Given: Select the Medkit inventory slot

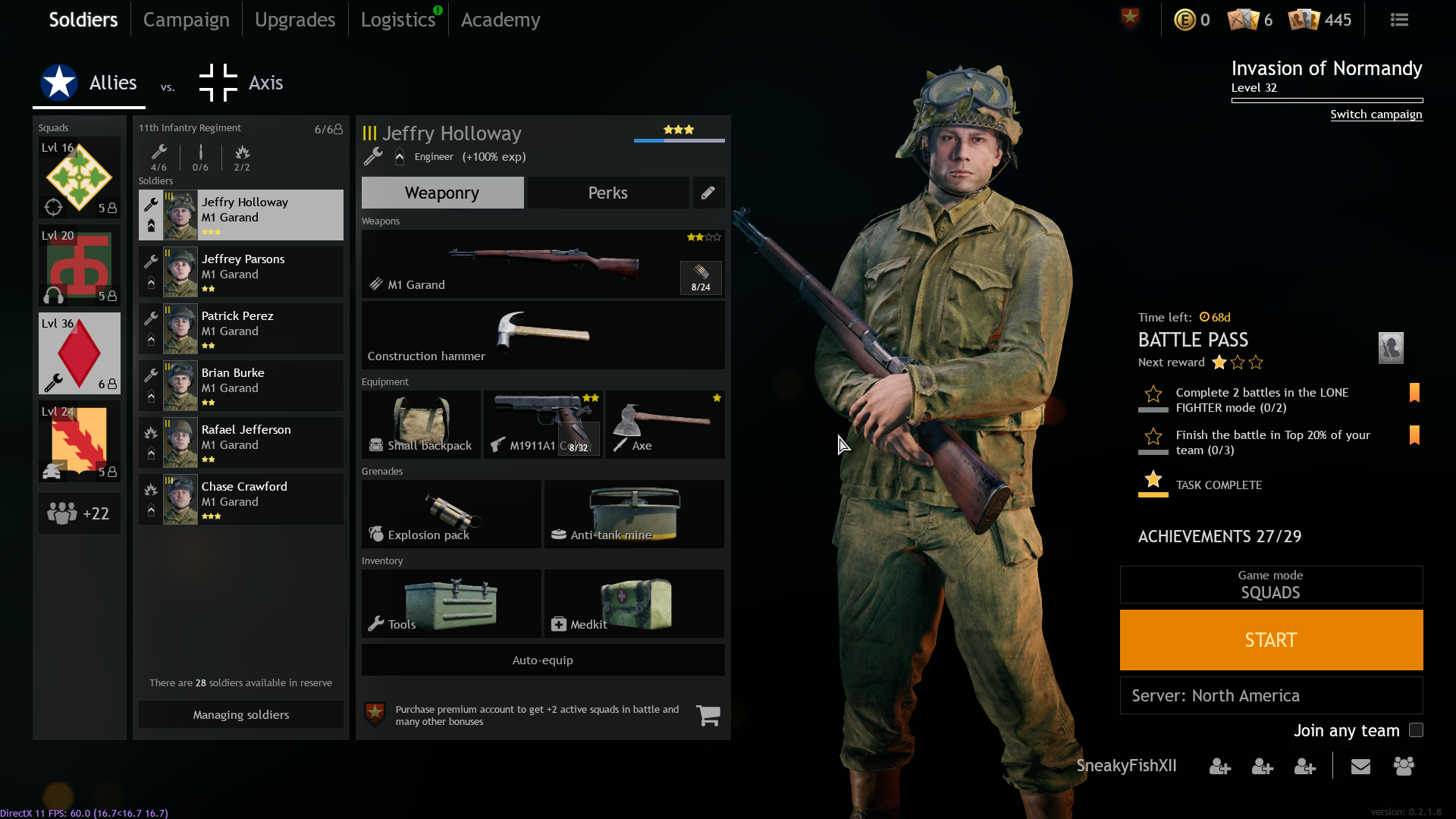Looking at the screenshot, I should point(634,604).
